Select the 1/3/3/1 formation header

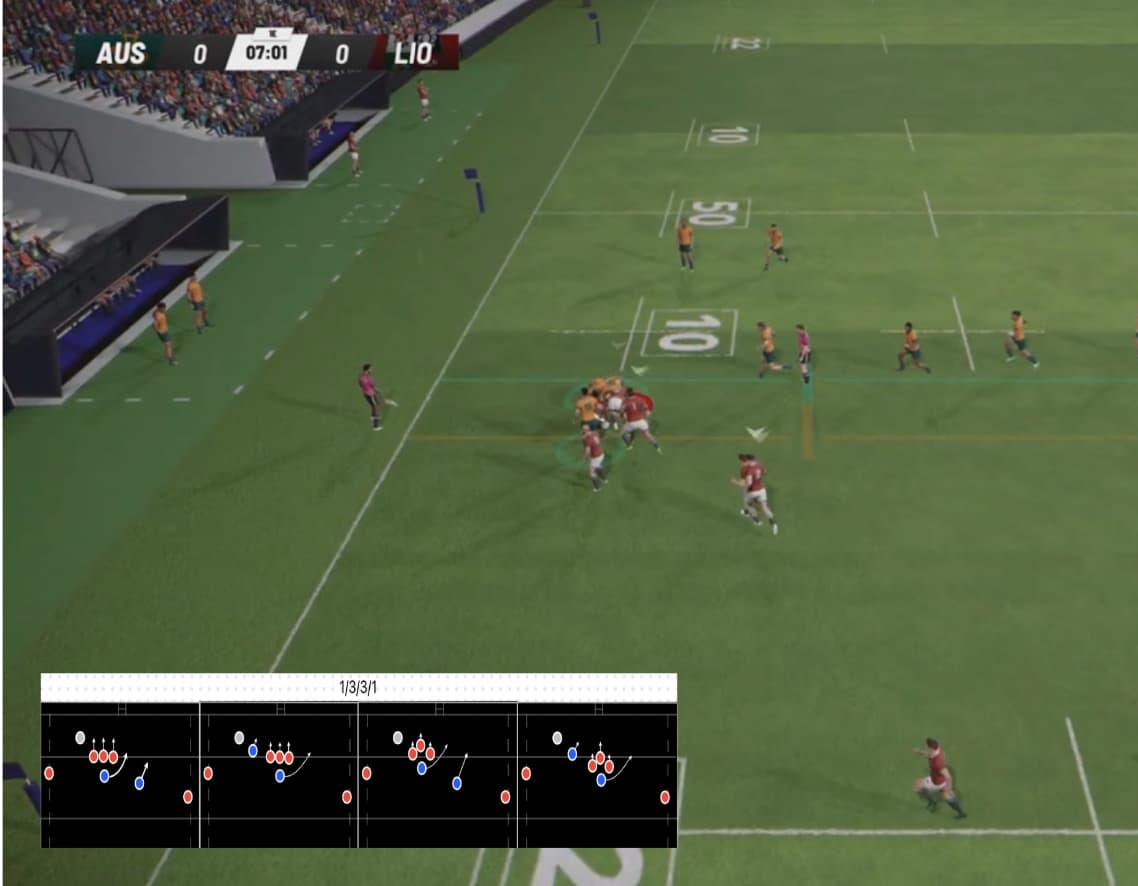click(x=358, y=688)
